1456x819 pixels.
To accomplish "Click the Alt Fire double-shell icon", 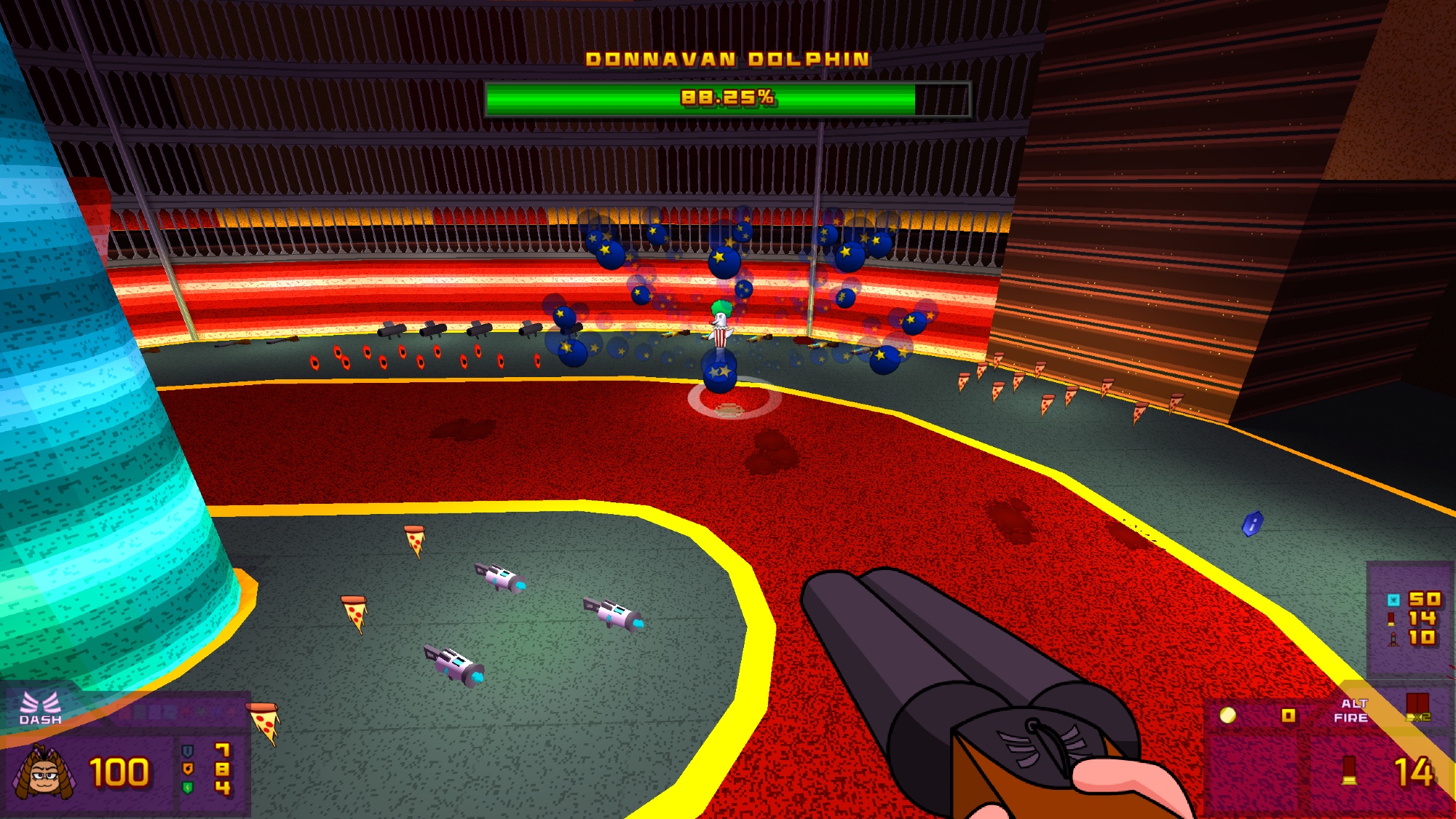I will point(1417,706).
